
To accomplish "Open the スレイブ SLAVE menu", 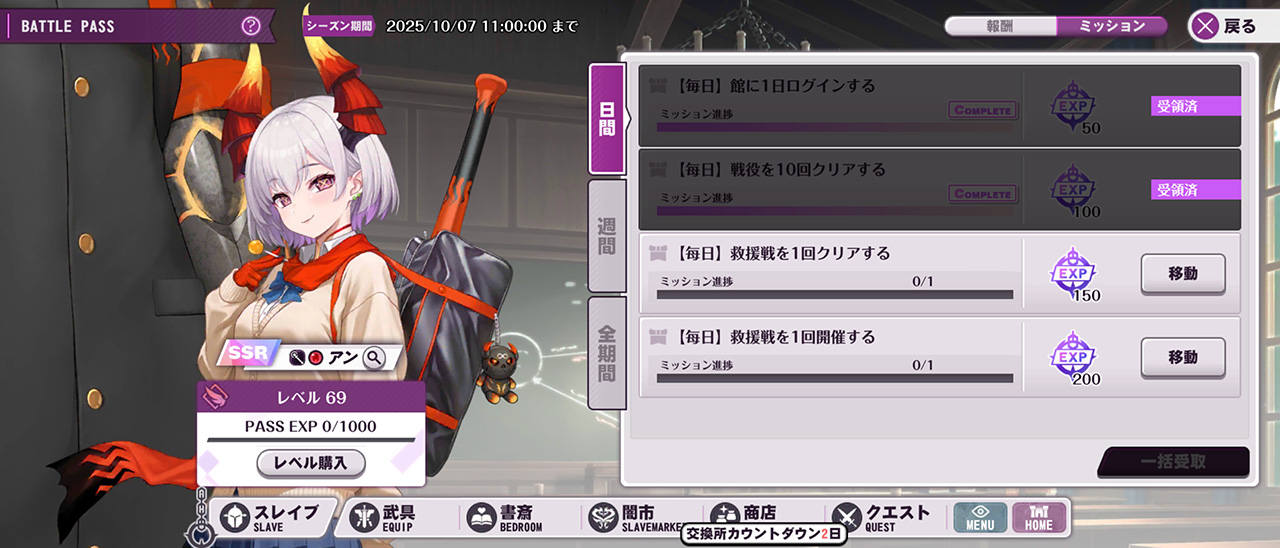I will point(272,517).
